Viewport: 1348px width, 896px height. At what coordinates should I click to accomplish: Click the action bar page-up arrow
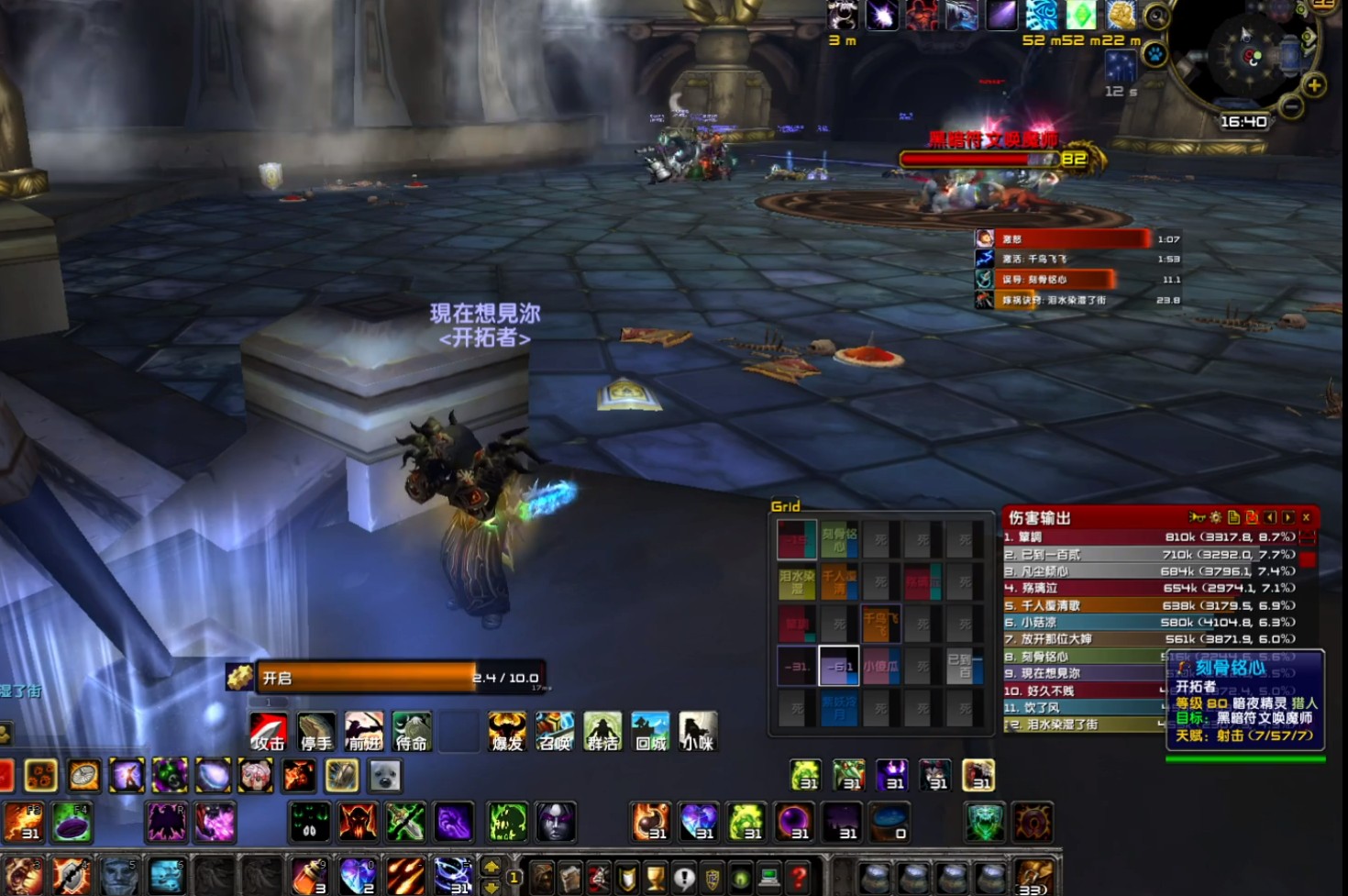click(492, 866)
